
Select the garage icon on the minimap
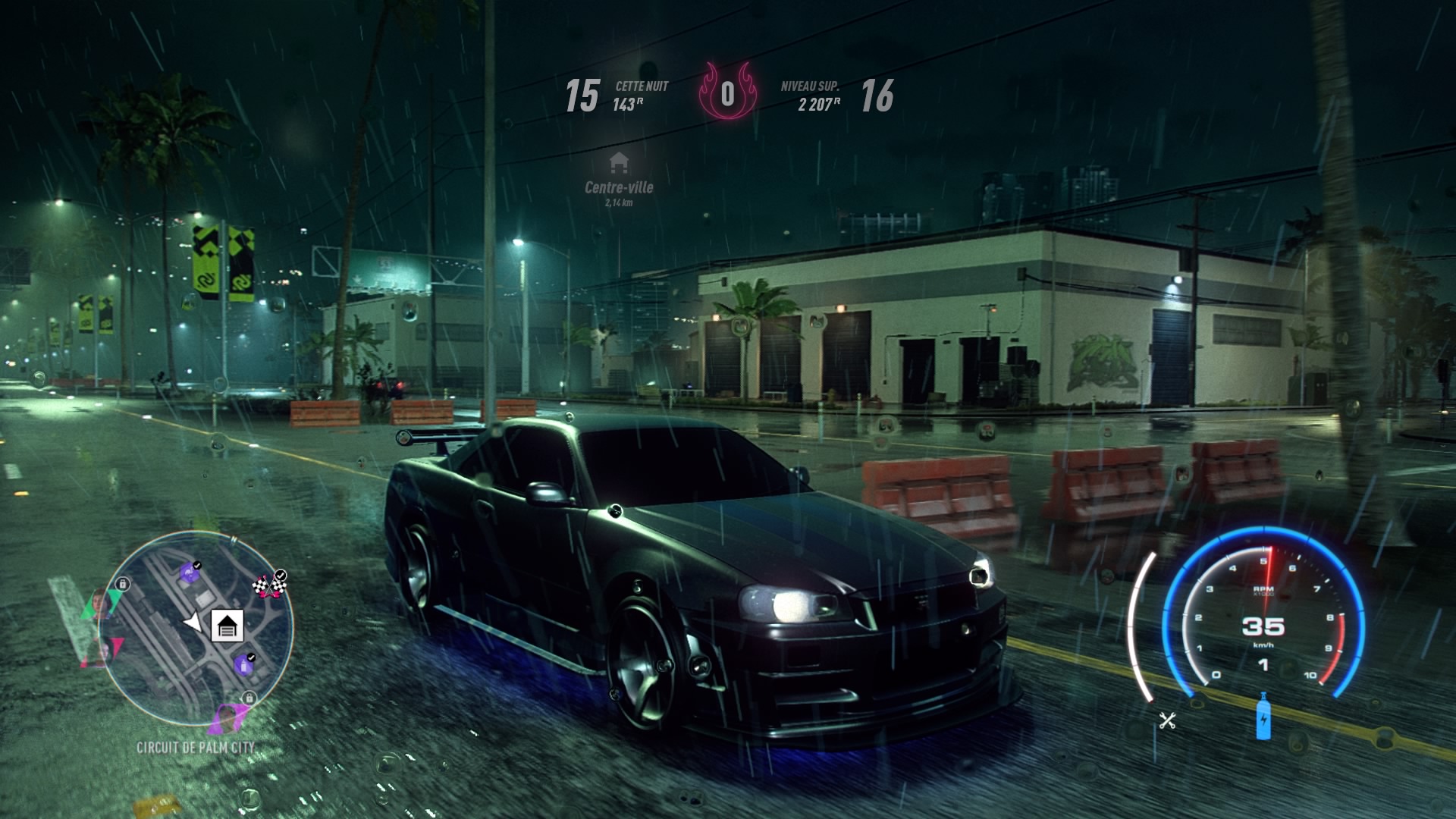(x=228, y=624)
